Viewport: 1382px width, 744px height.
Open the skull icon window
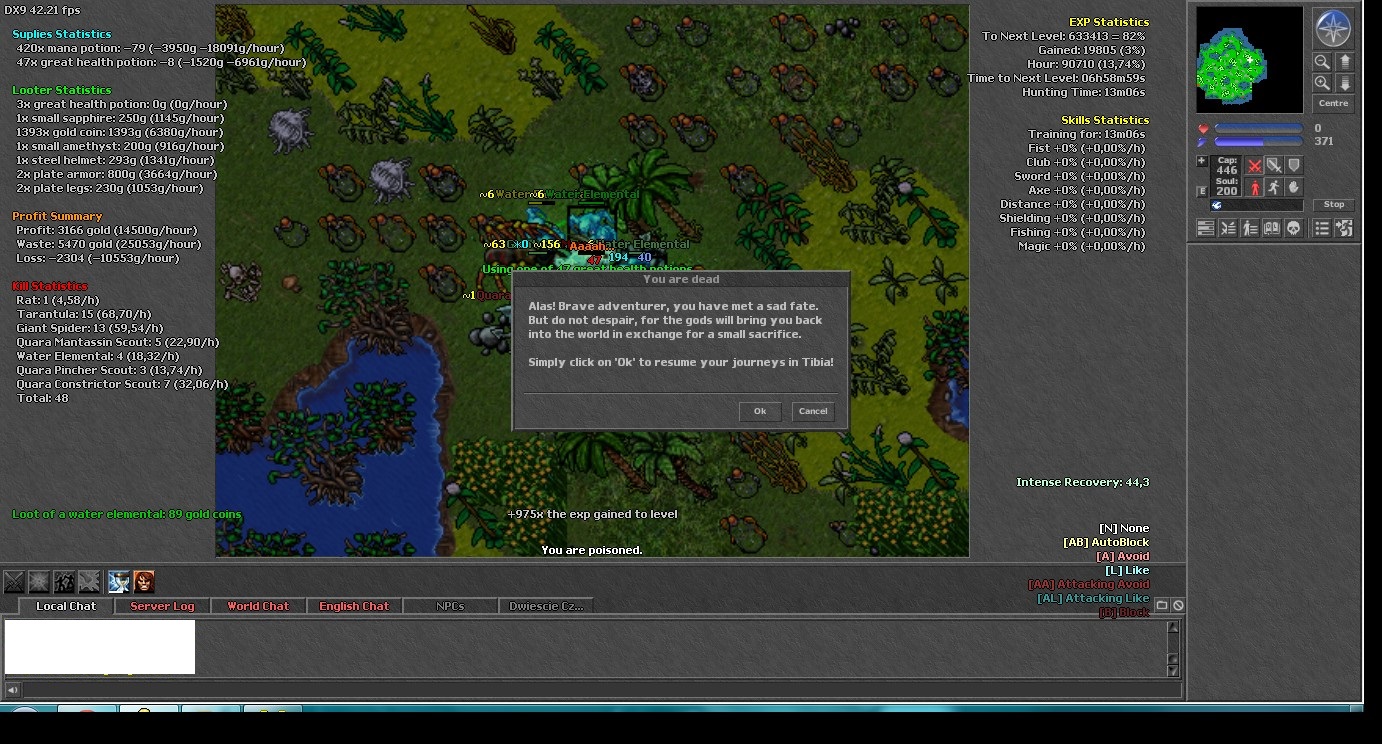[1293, 228]
